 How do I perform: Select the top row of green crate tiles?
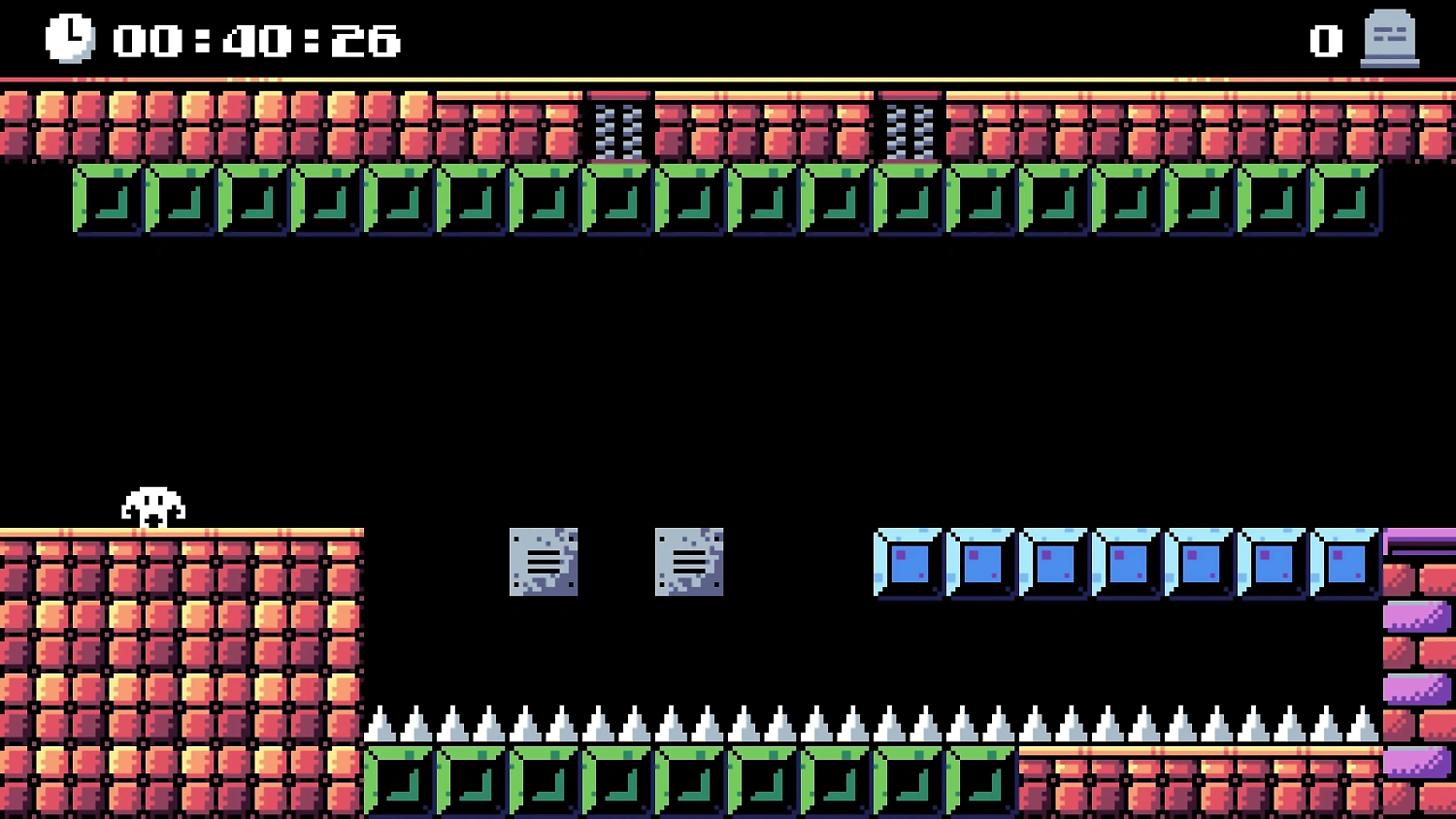pos(728,199)
